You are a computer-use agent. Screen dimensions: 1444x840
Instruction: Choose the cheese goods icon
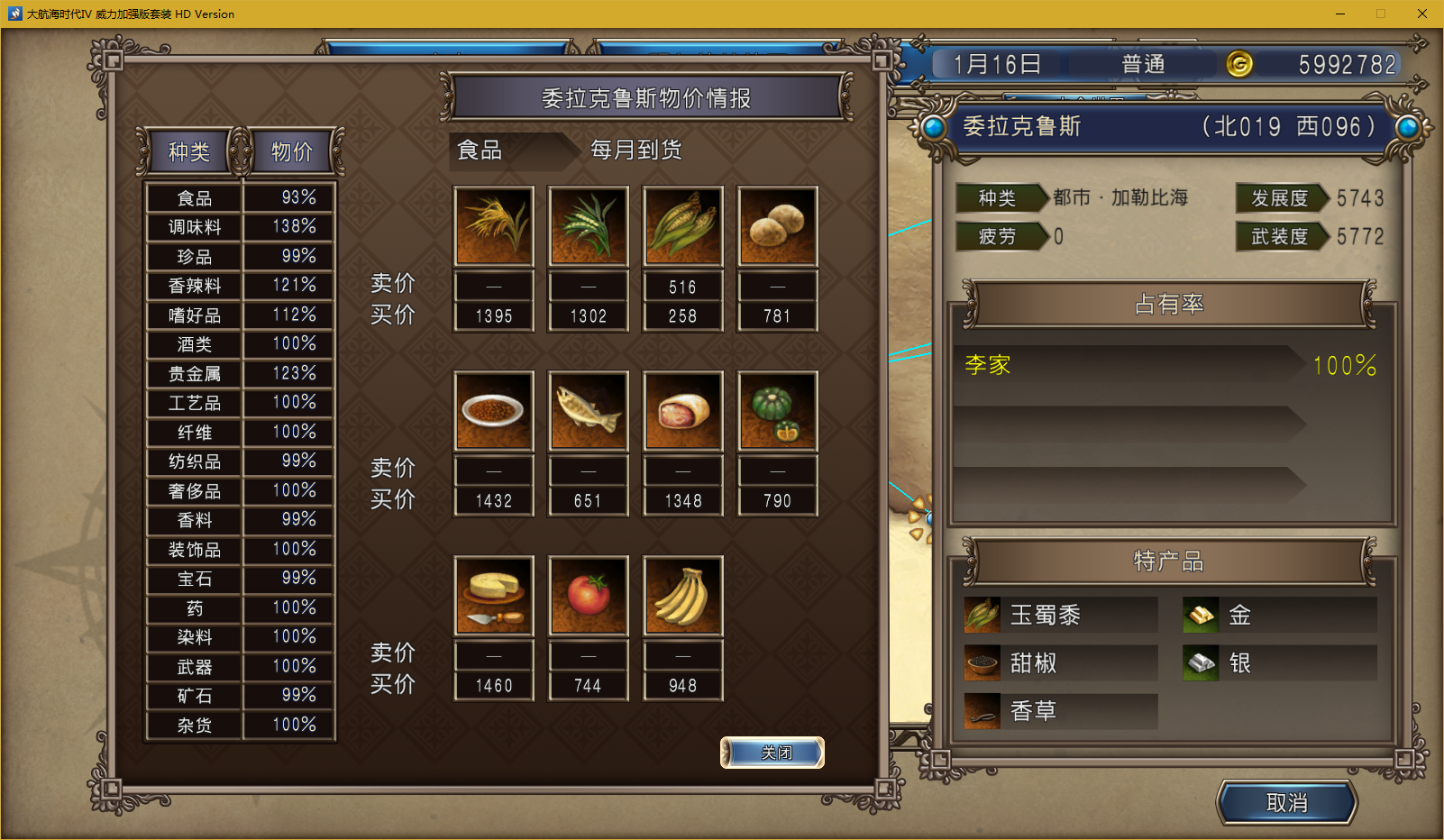(494, 596)
